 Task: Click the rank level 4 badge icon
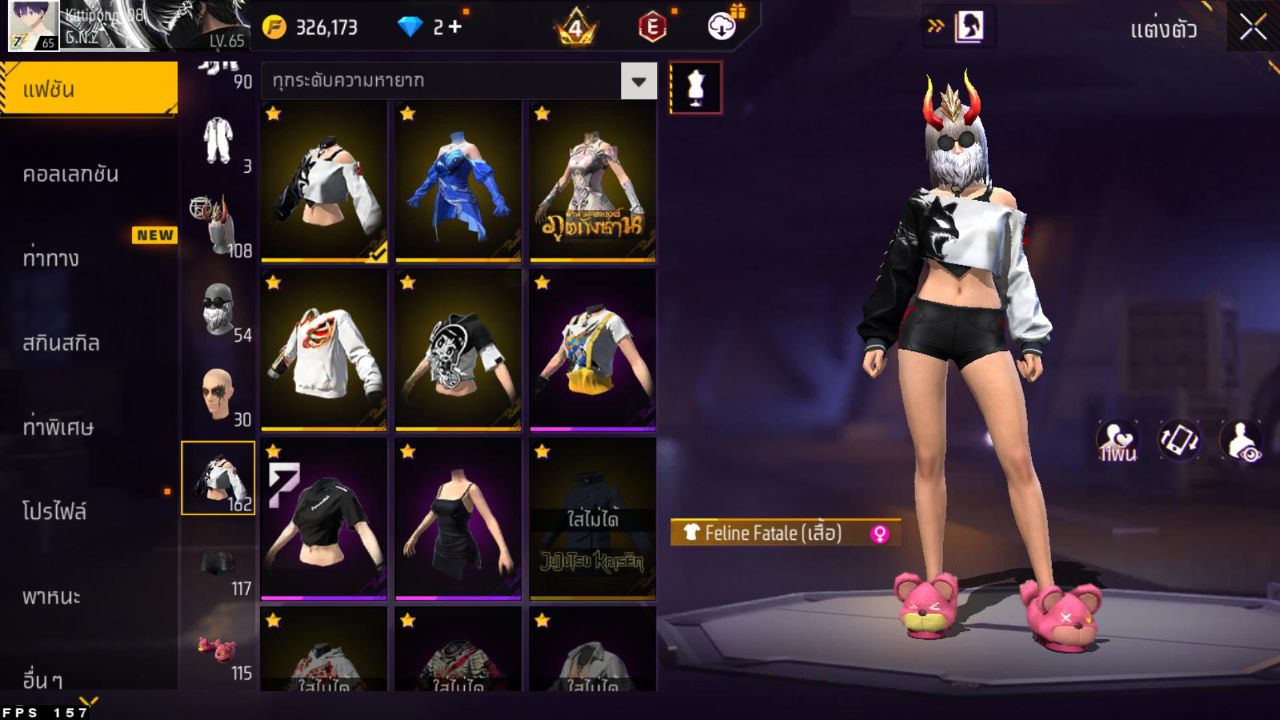(577, 27)
